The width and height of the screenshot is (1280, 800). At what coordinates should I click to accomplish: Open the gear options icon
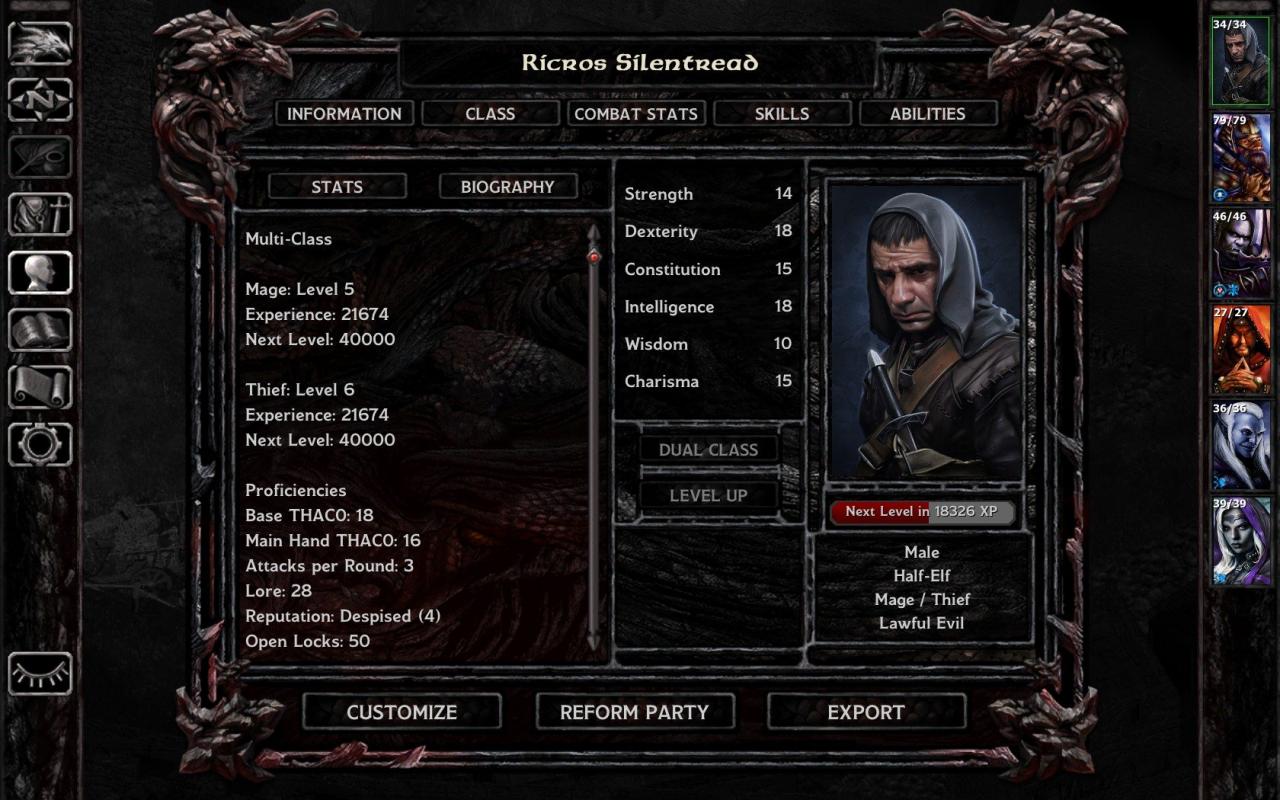(x=41, y=445)
